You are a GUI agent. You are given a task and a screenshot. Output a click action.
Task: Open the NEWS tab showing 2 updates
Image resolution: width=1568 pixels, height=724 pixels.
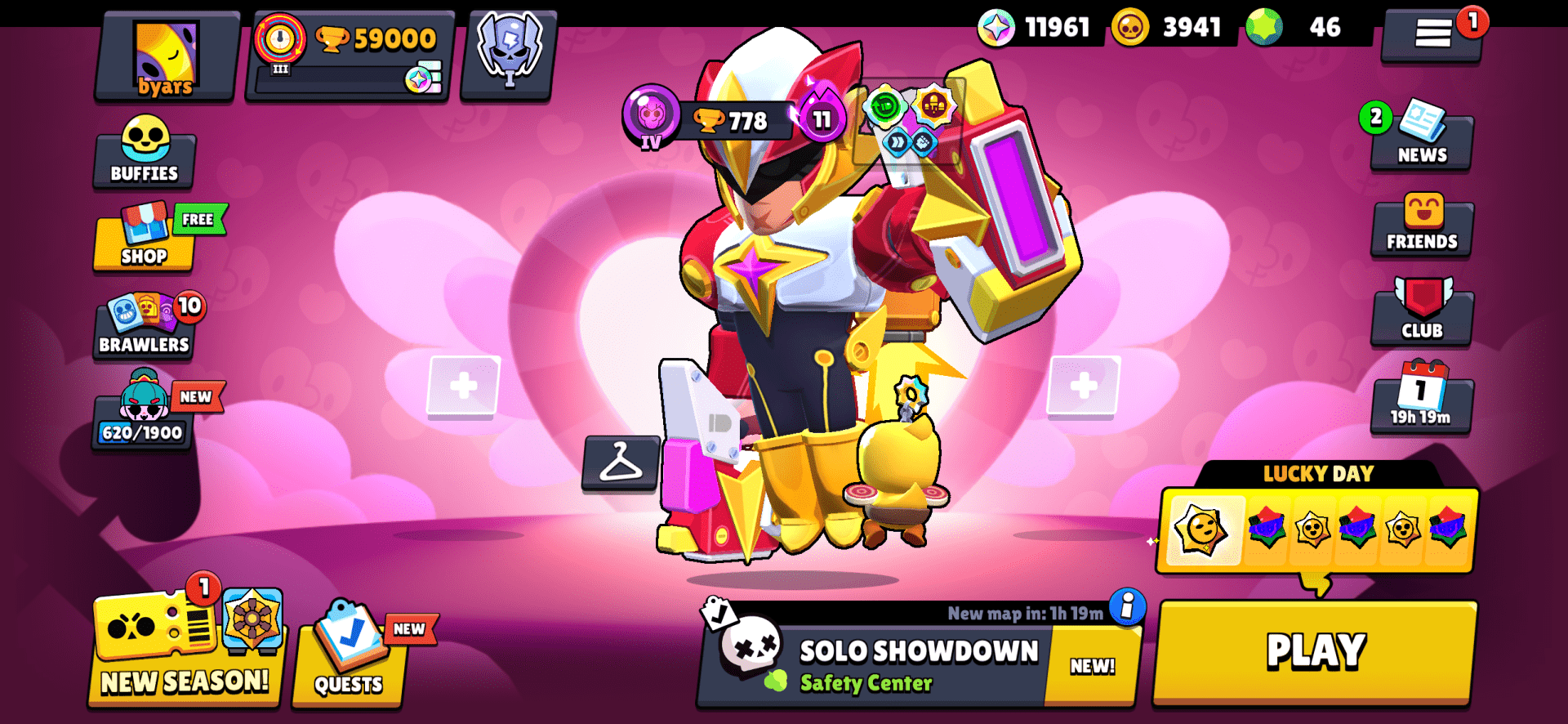tap(1421, 139)
